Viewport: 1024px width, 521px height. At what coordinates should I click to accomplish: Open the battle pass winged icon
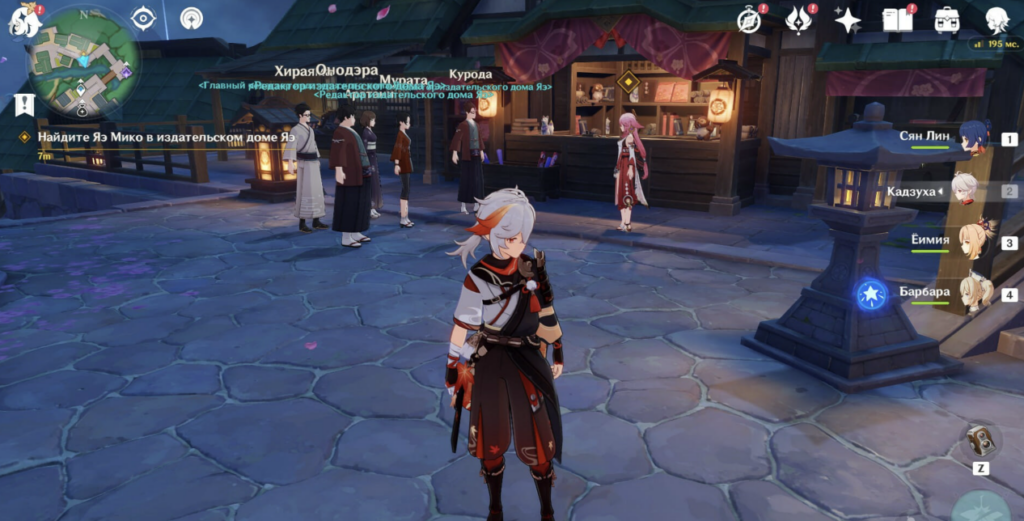tap(800, 19)
